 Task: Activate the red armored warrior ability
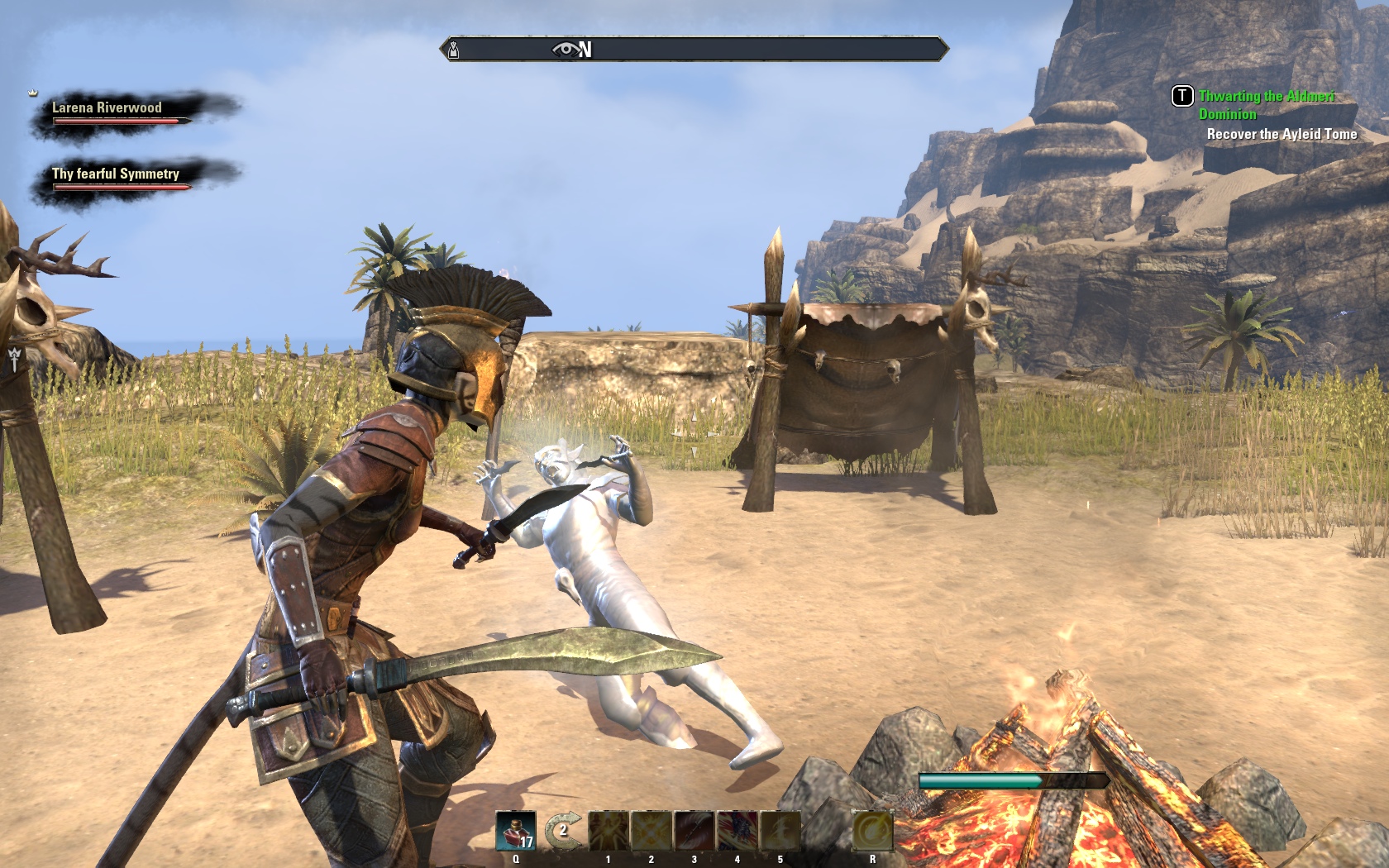coord(737,831)
